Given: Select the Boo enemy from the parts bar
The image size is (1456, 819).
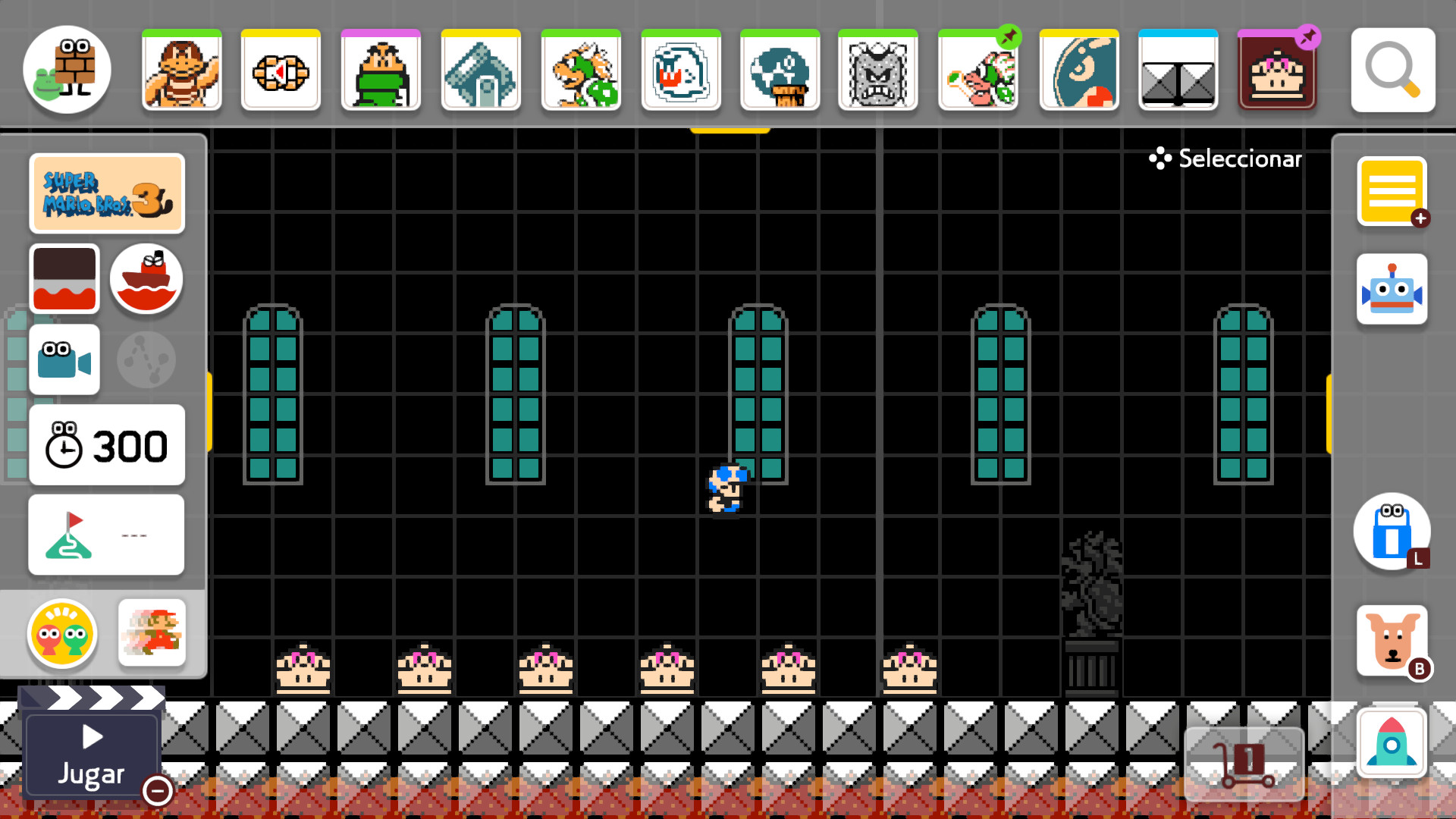Looking at the screenshot, I should tap(681, 71).
